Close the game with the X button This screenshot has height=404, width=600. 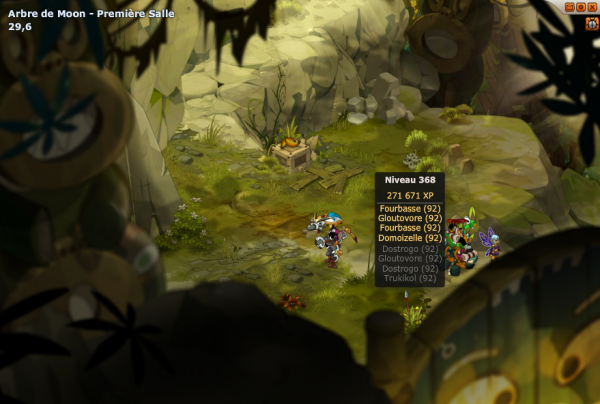(592, 7)
